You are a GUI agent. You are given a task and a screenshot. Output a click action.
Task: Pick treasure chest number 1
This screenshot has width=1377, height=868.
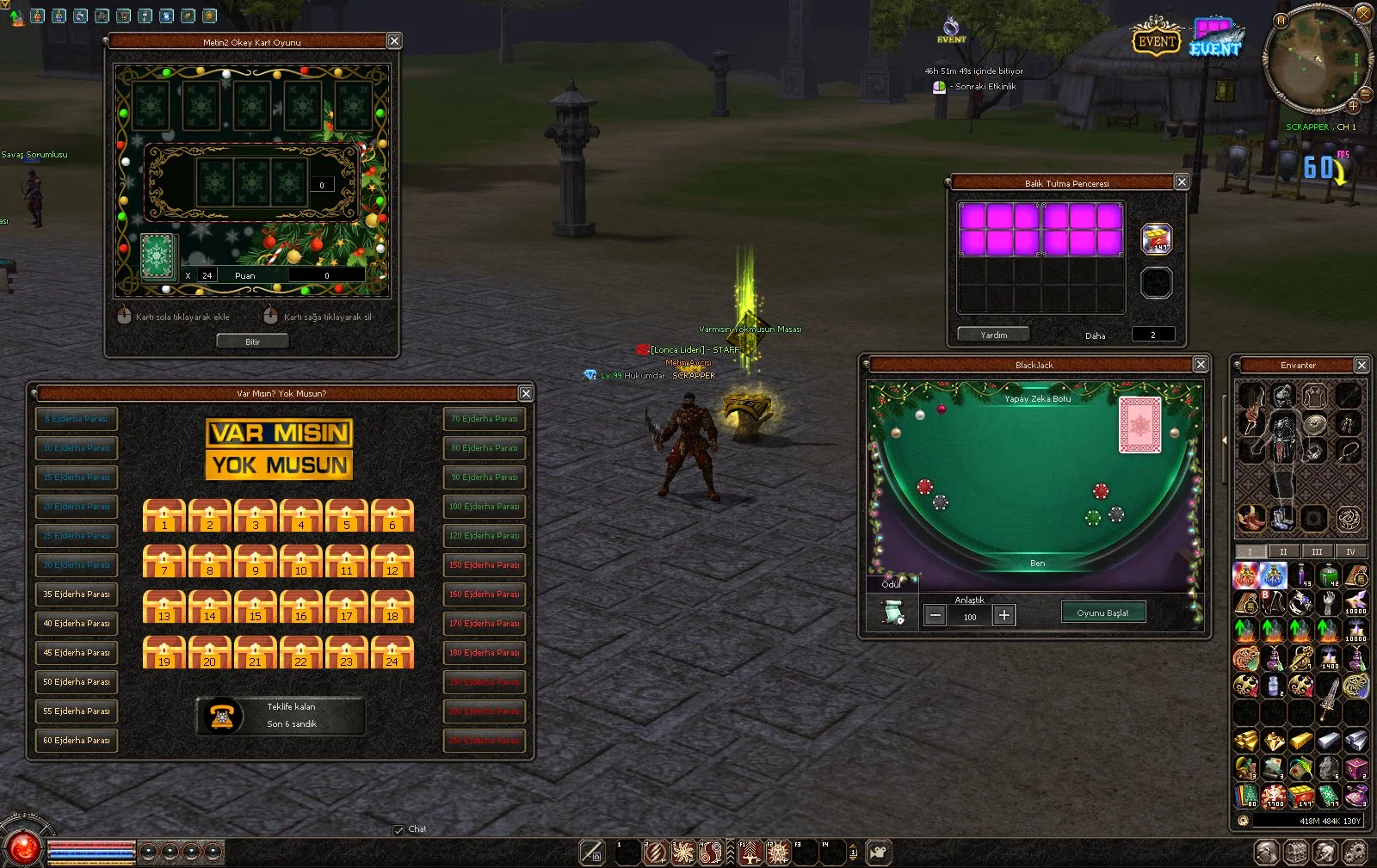tap(164, 515)
